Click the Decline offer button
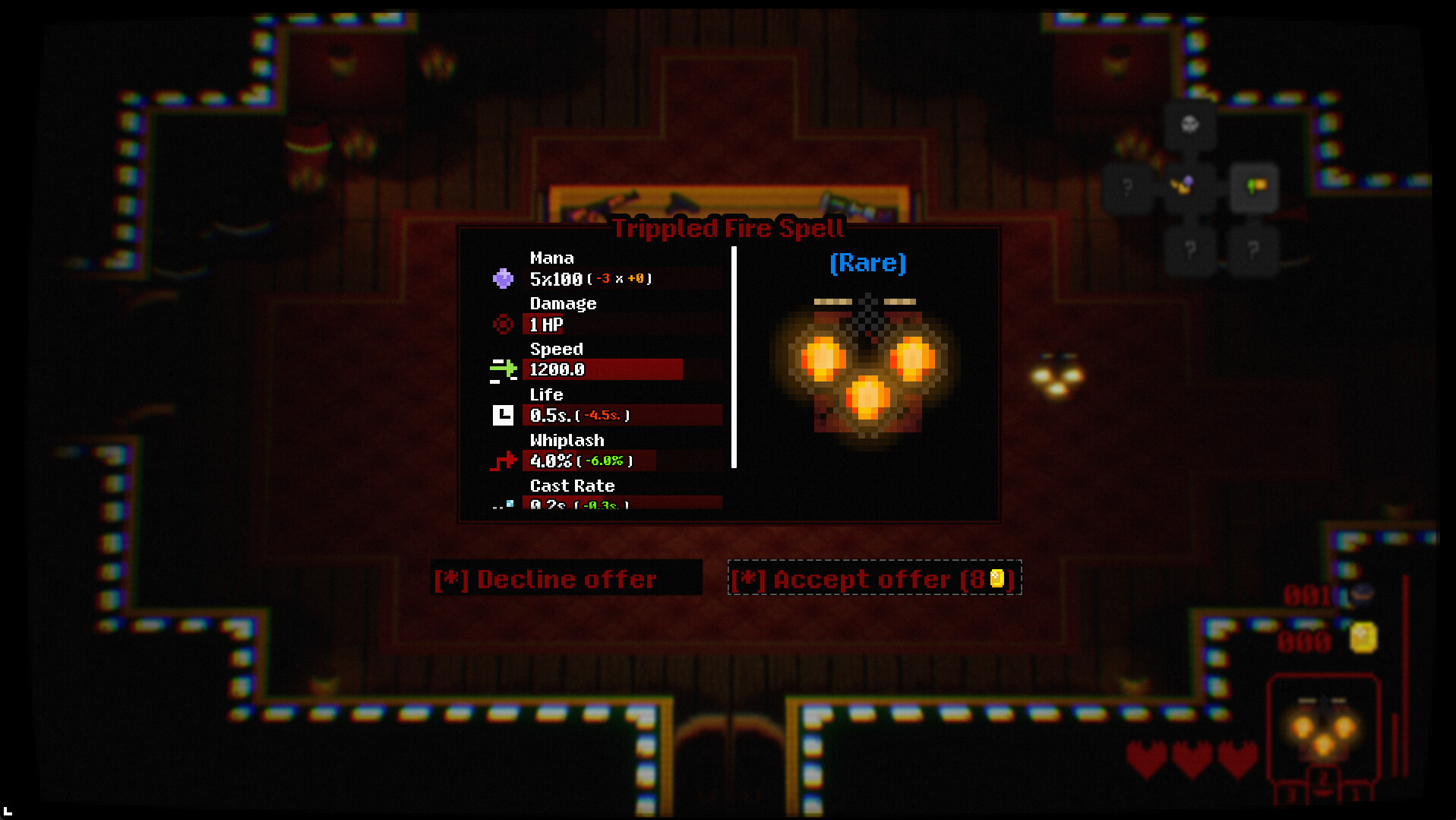Image resolution: width=1456 pixels, height=820 pixels. coord(566,578)
